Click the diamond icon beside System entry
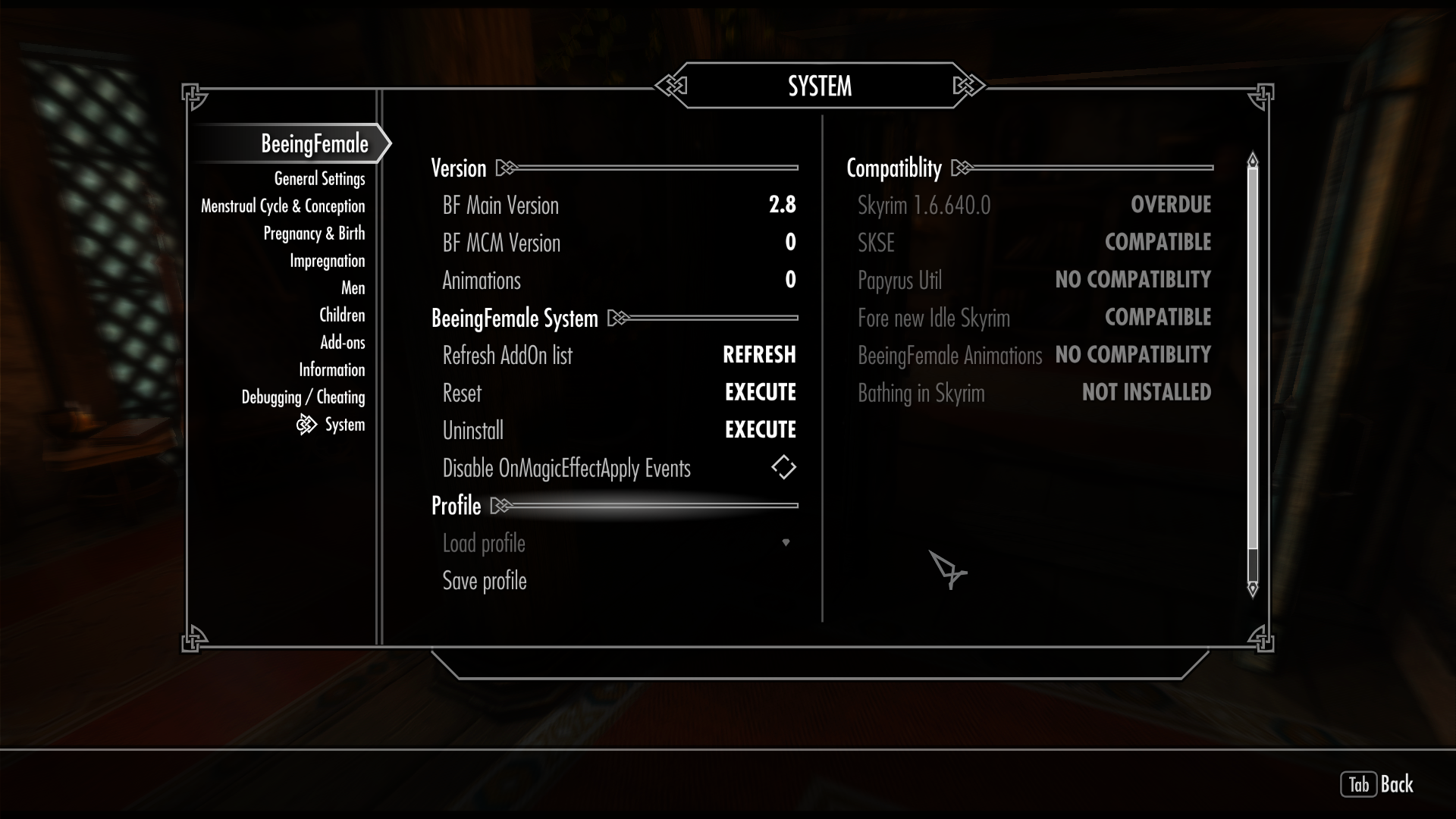Screen dimensions: 1456x819 coord(306,425)
